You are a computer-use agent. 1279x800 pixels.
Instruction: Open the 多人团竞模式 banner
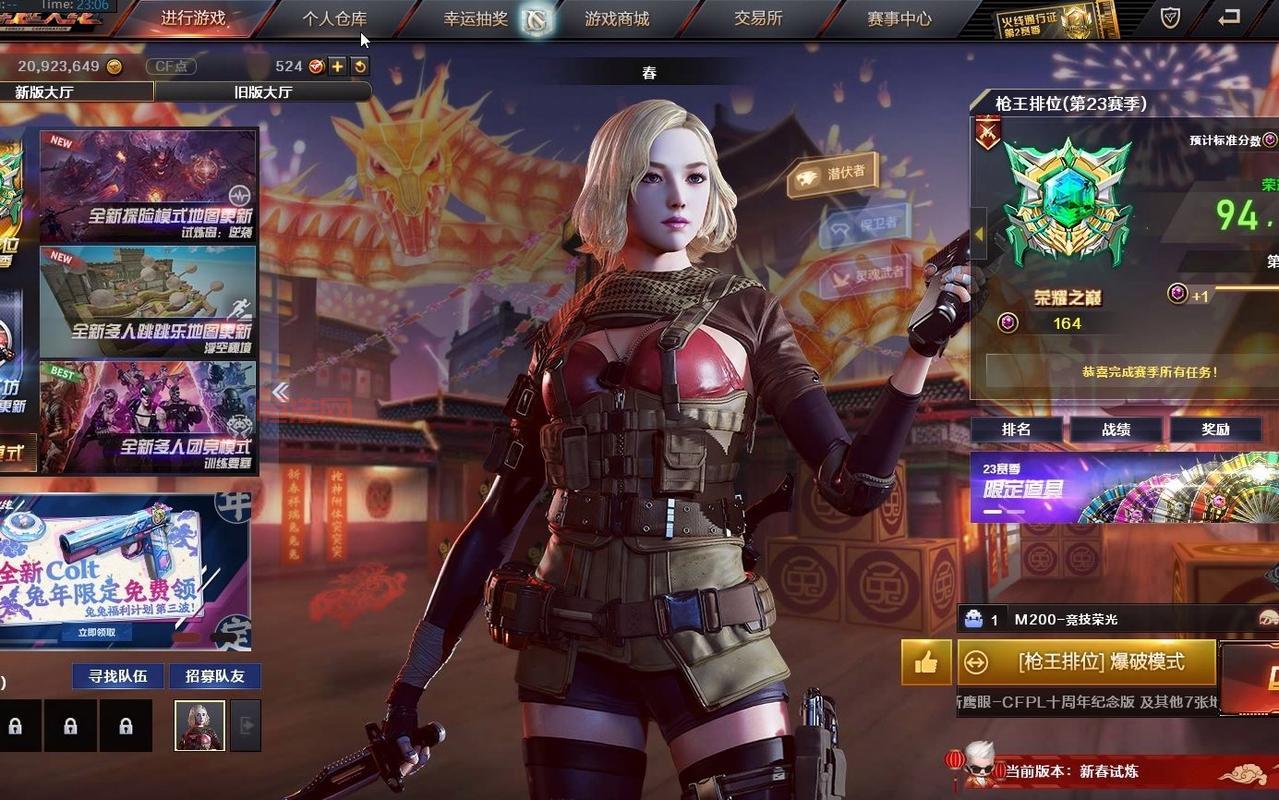(x=148, y=416)
